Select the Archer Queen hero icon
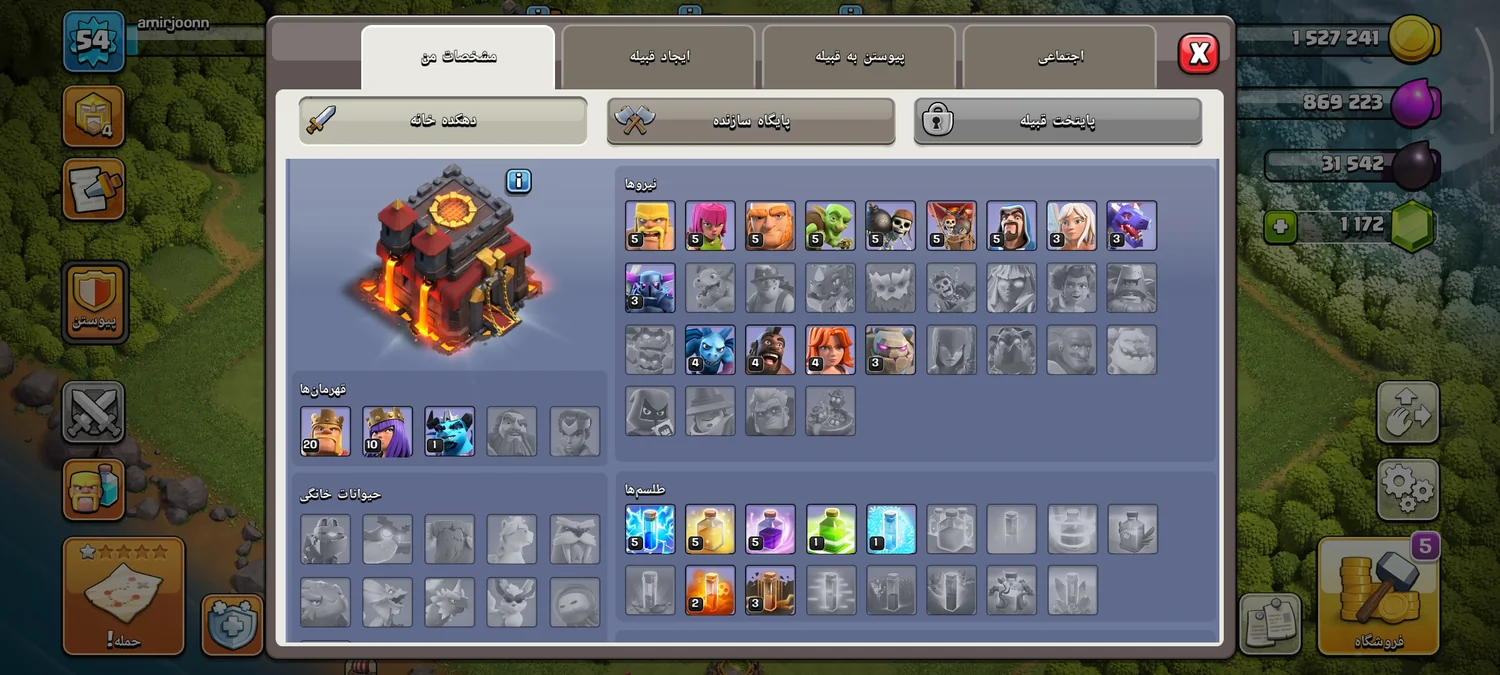 coord(387,431)
